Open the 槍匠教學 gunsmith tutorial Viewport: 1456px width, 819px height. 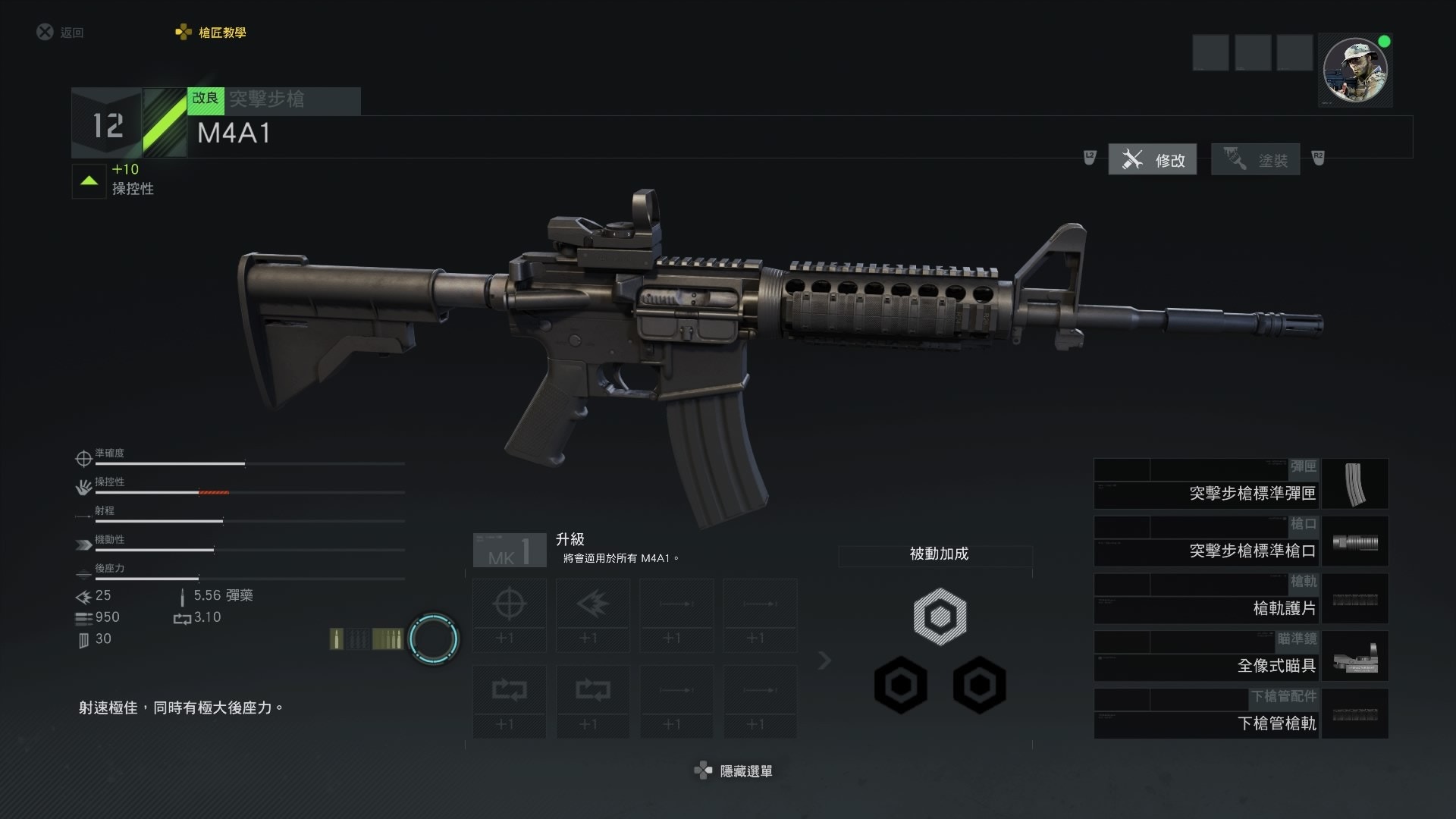coord(212,33)
